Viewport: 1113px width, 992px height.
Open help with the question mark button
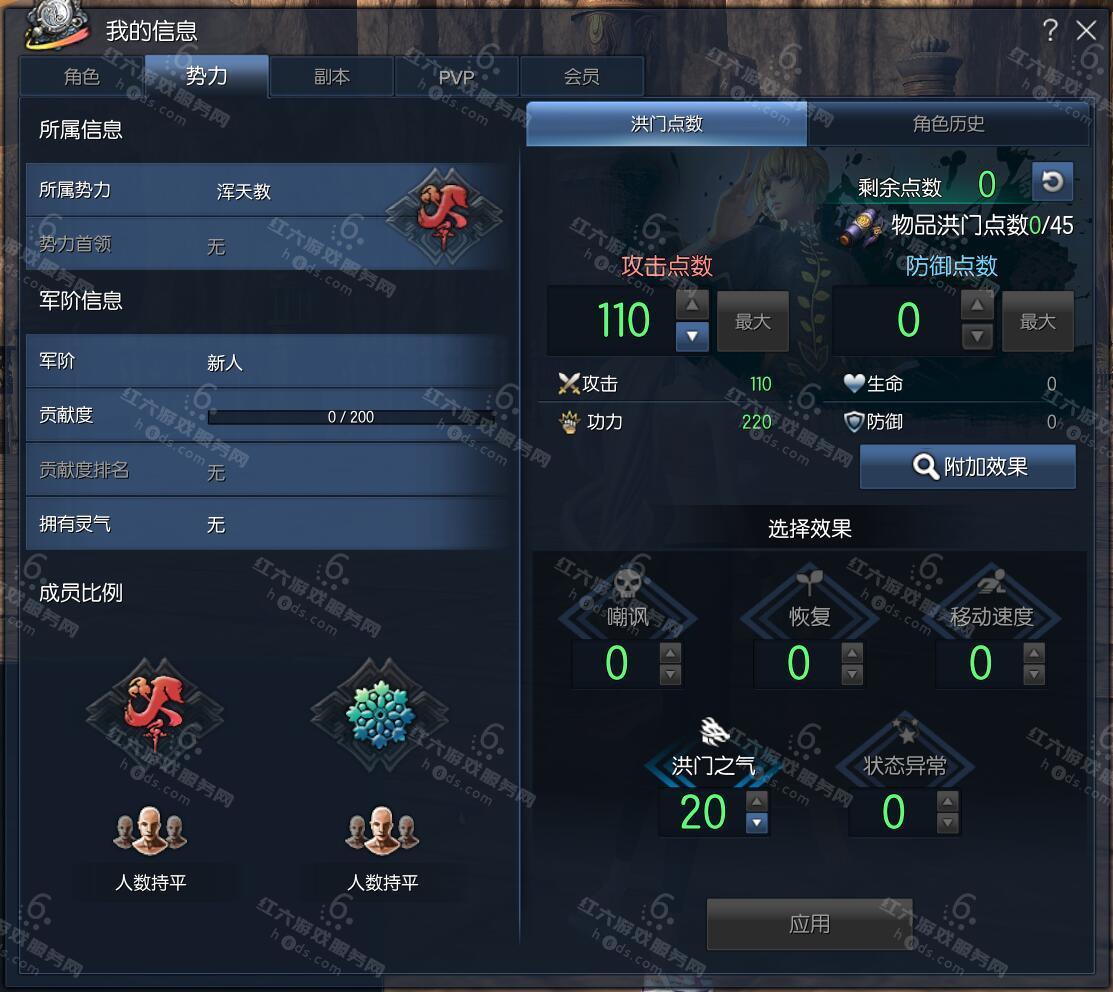point(1049,31)
